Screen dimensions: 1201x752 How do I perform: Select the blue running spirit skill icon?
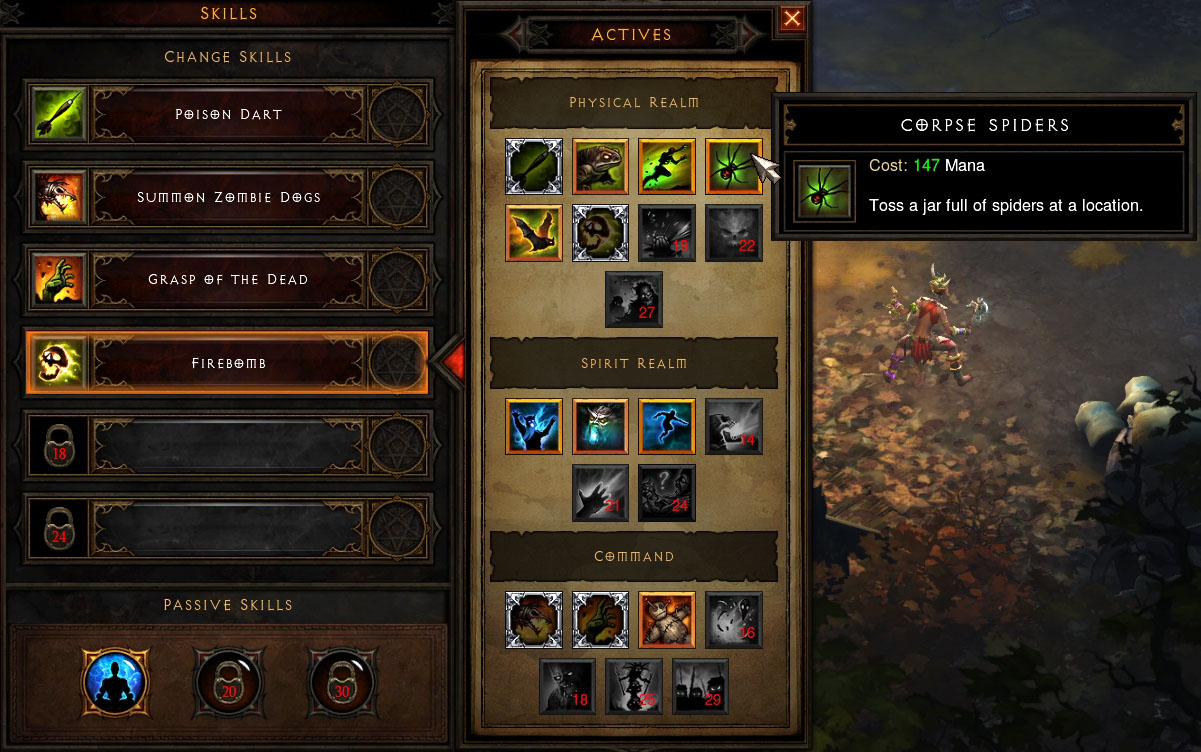pyautogui.click(x=667, y=427)
